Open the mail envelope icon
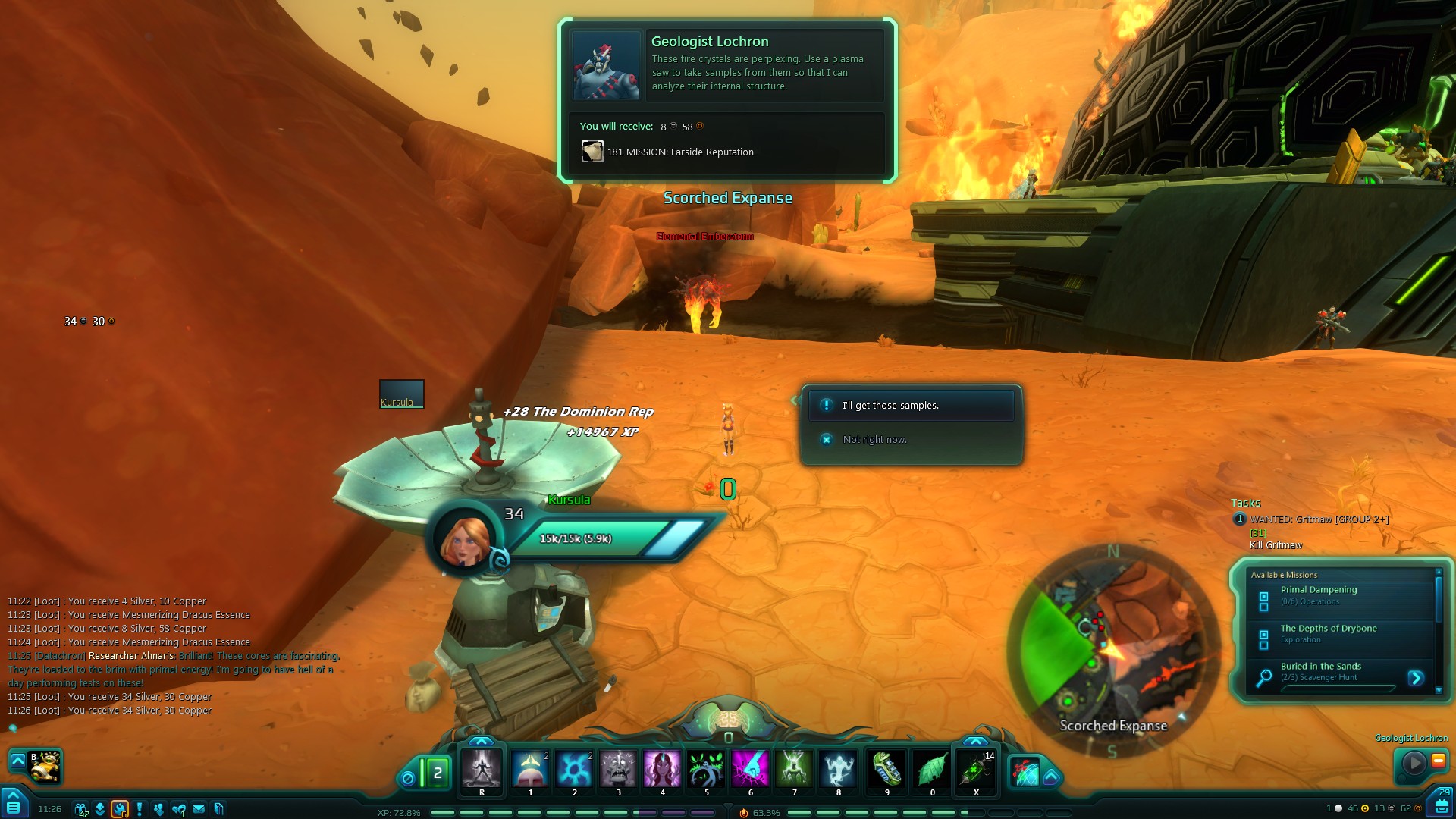 click(x=199, y=809)
